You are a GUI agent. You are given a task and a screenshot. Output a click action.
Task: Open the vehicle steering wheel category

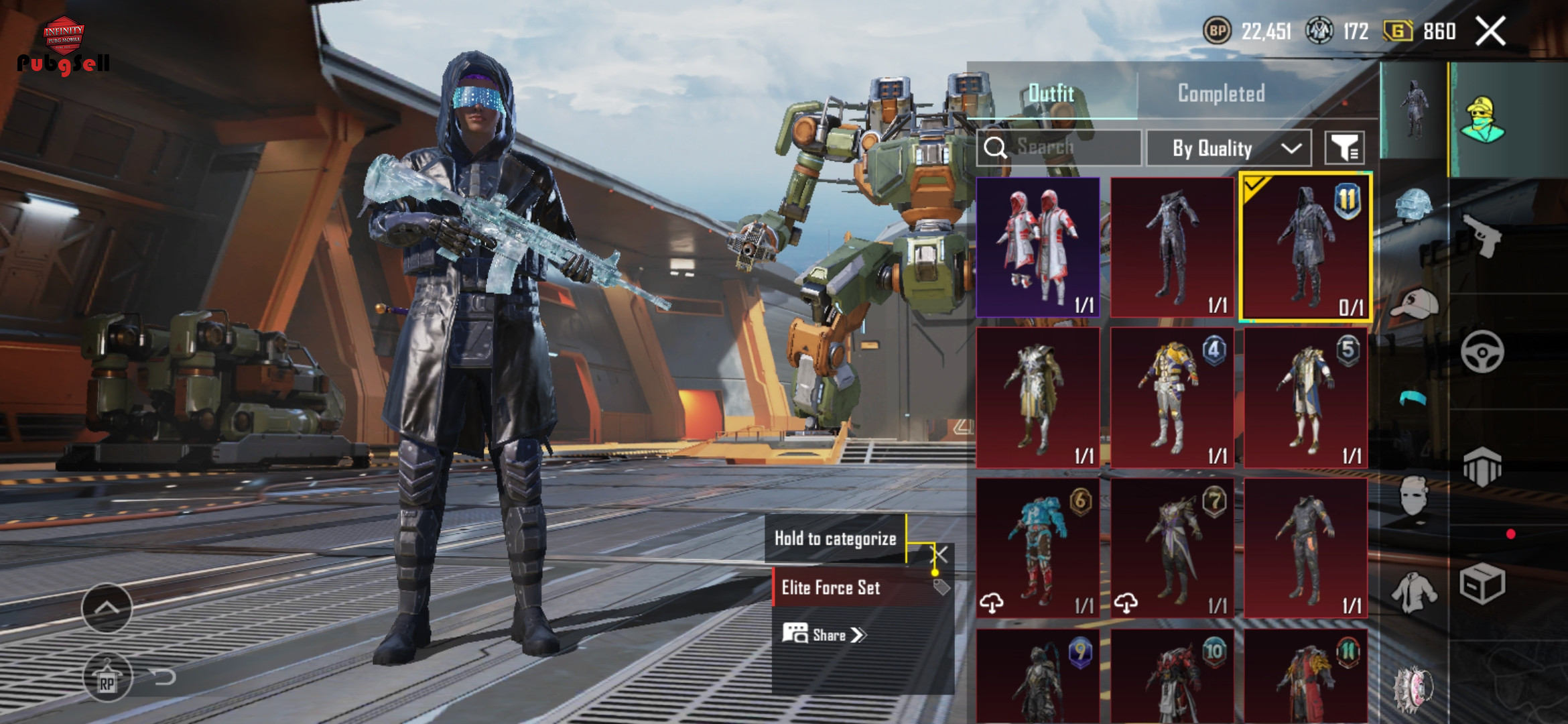pyautogui.click(x=1482, y=351)
